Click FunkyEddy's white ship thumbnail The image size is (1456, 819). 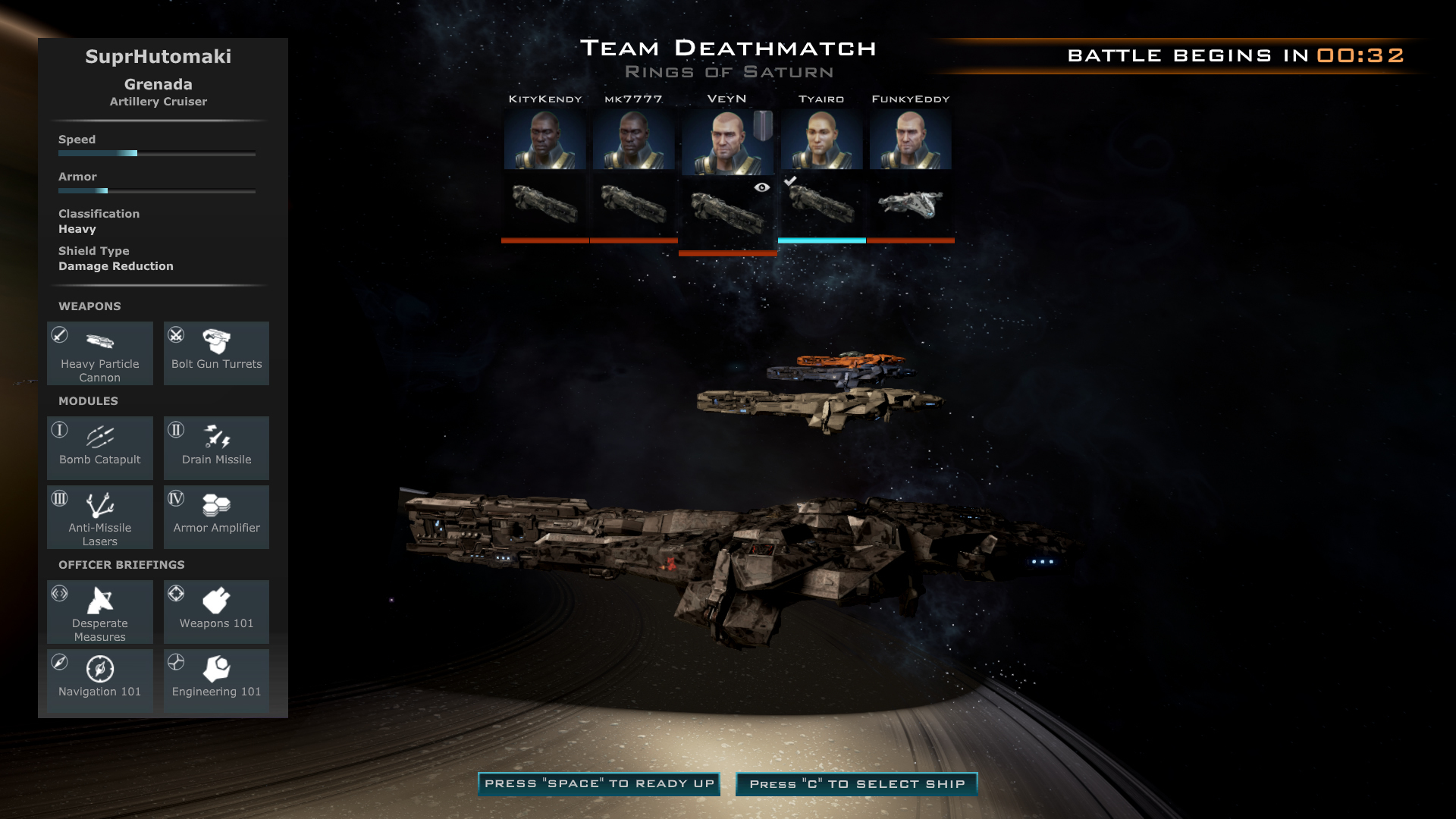(910, 204)
